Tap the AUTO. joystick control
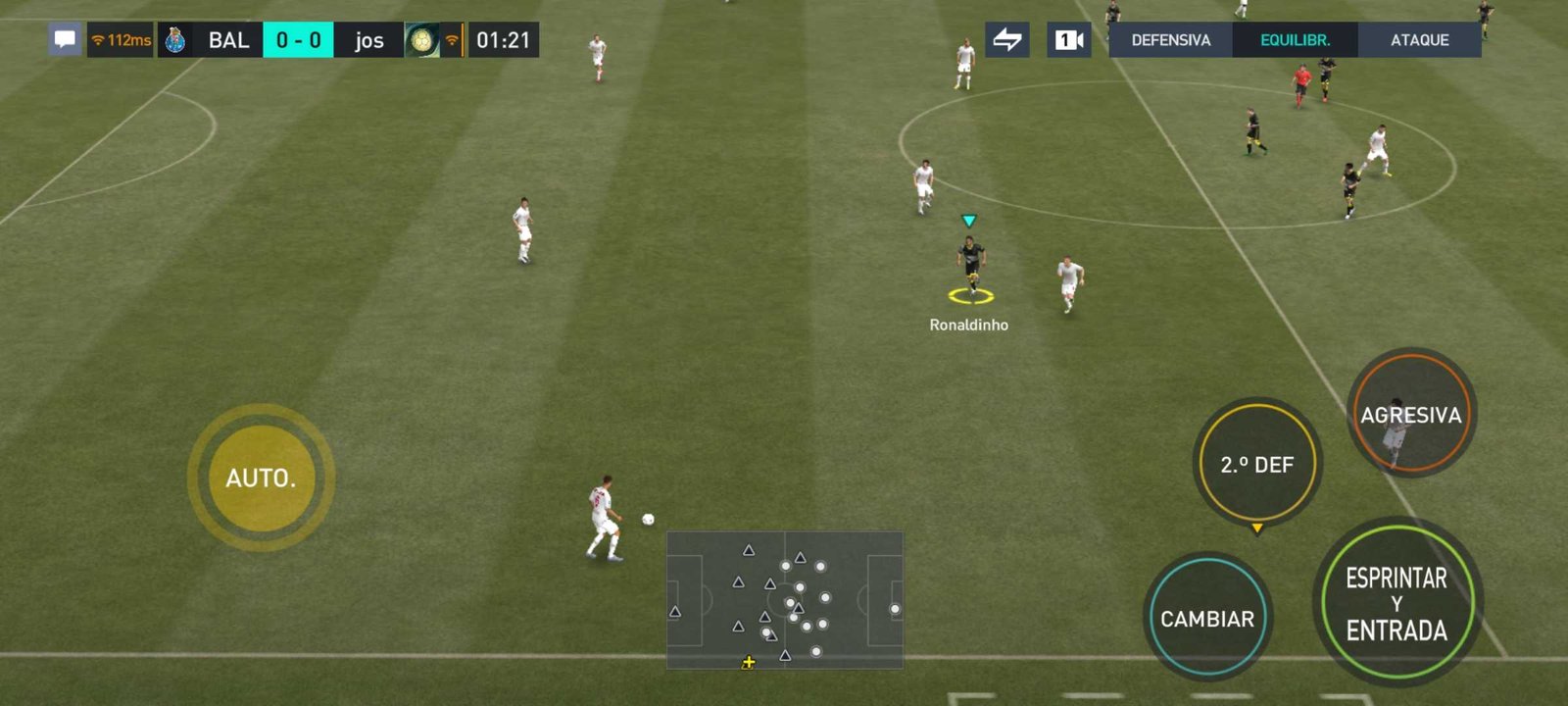Image resolution: width=1568 pixels, height=706 pixels. click(261, 478)
